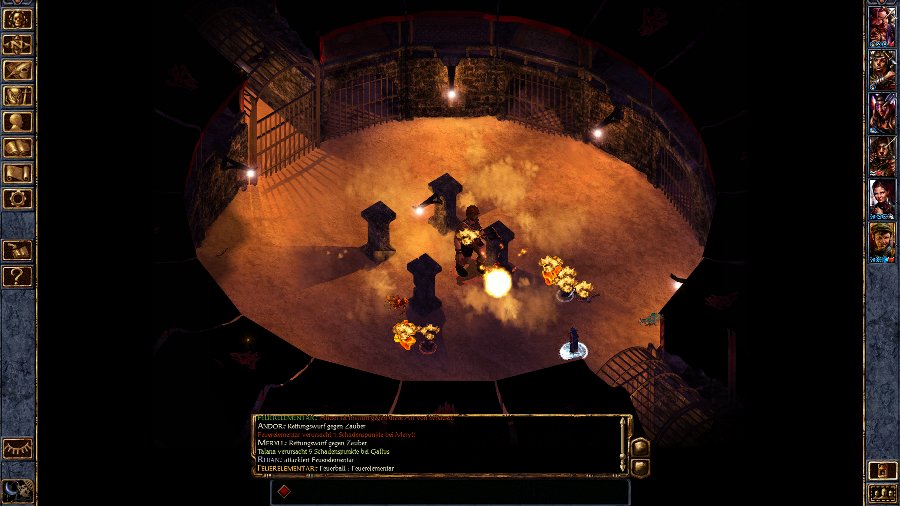This screenshot has height=506, width=900.
Task: Select the green-hooded last party portrait
Action: tap(882, 242)
